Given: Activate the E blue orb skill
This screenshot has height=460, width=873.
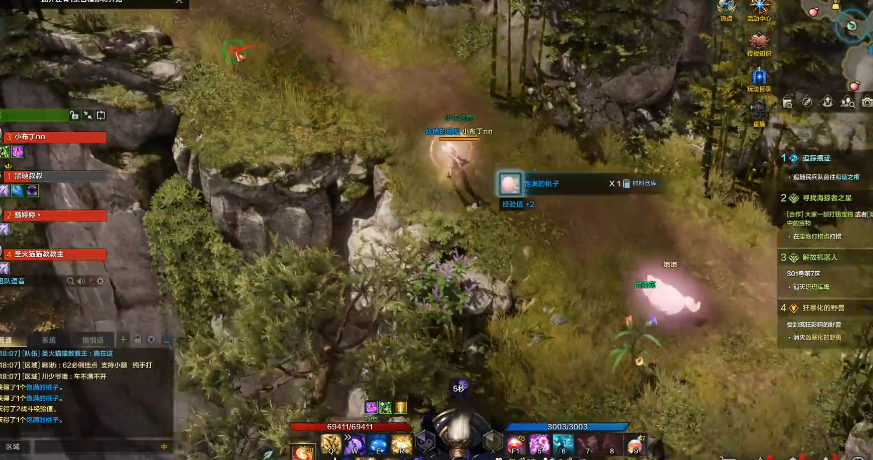Looking at the screenshot, I should tap(377, 443).
